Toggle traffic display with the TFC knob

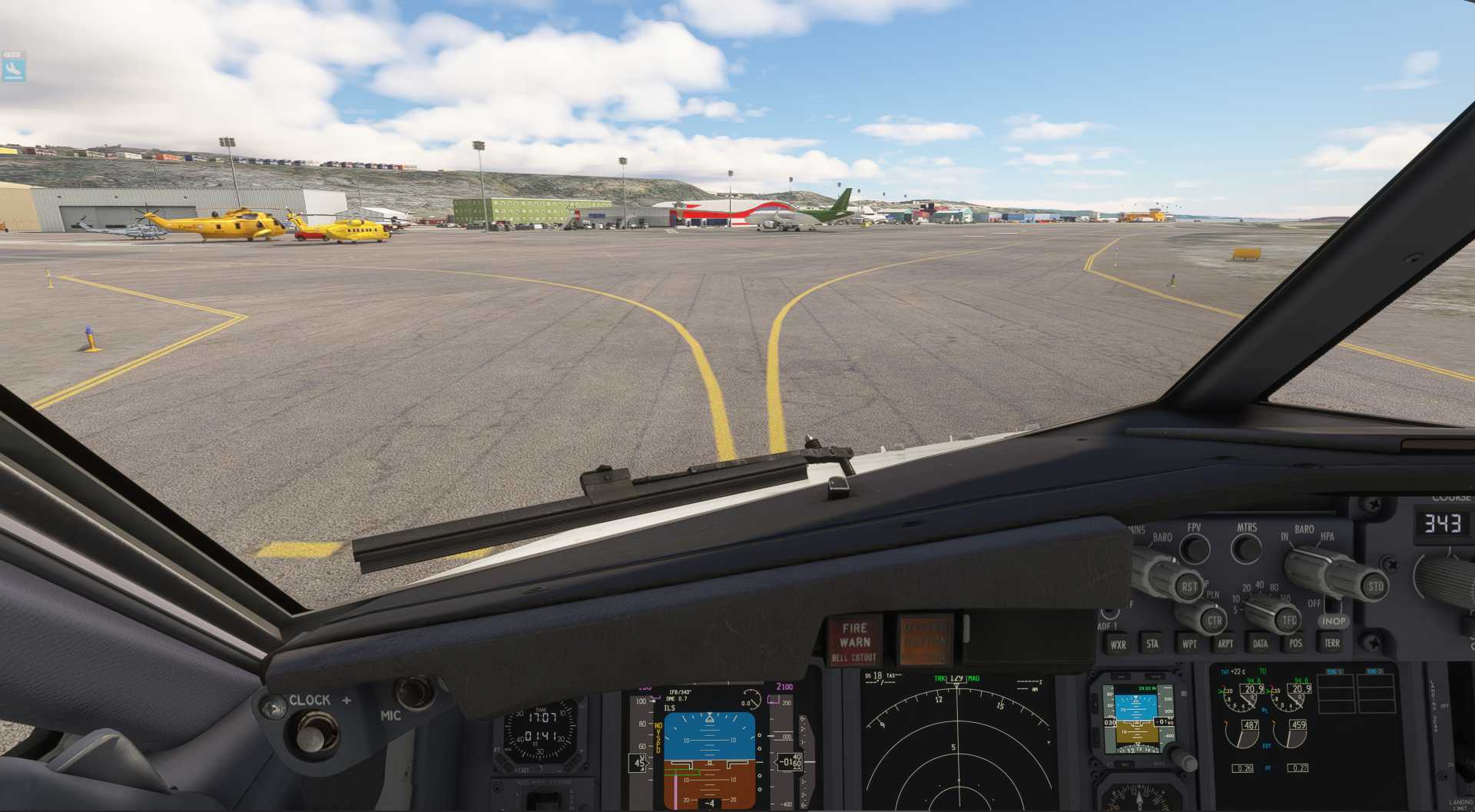pyautogui.click(x=1288, y=620)
